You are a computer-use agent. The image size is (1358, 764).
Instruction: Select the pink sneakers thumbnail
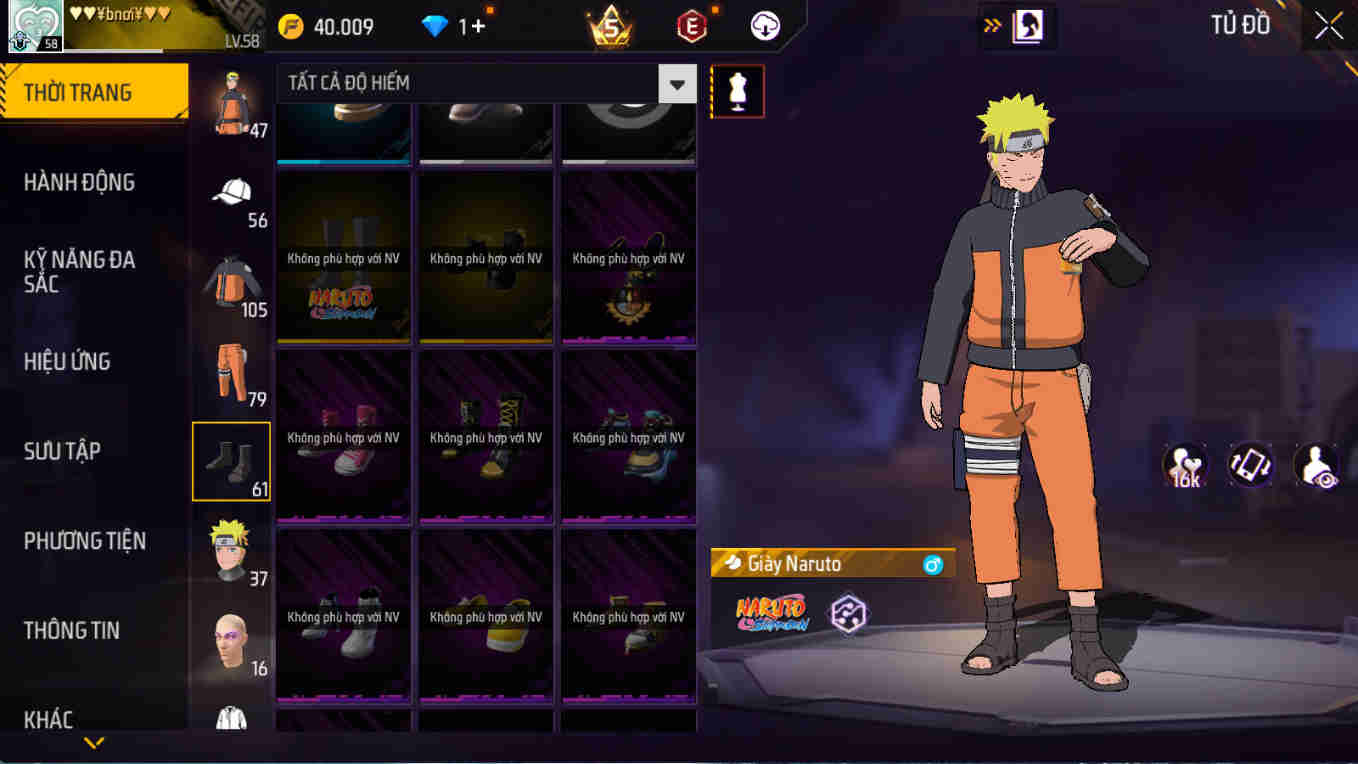[x=343, y=436]
